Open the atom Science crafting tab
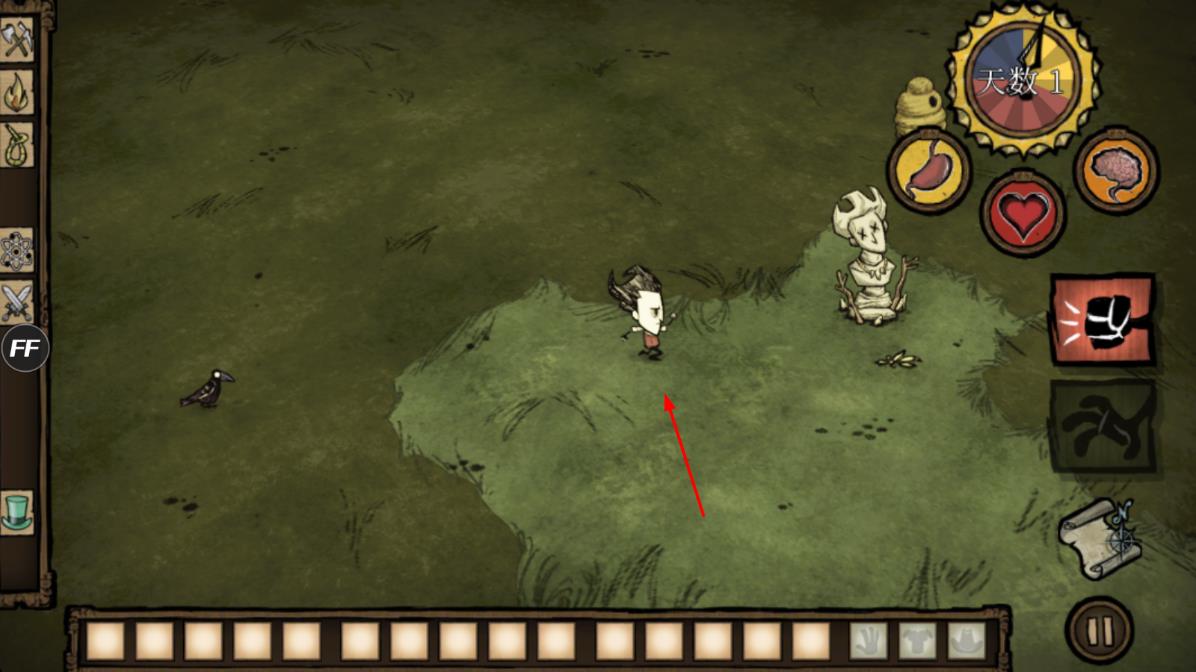This screenshot has height=672, width=1196. click(x=17, y=250)
